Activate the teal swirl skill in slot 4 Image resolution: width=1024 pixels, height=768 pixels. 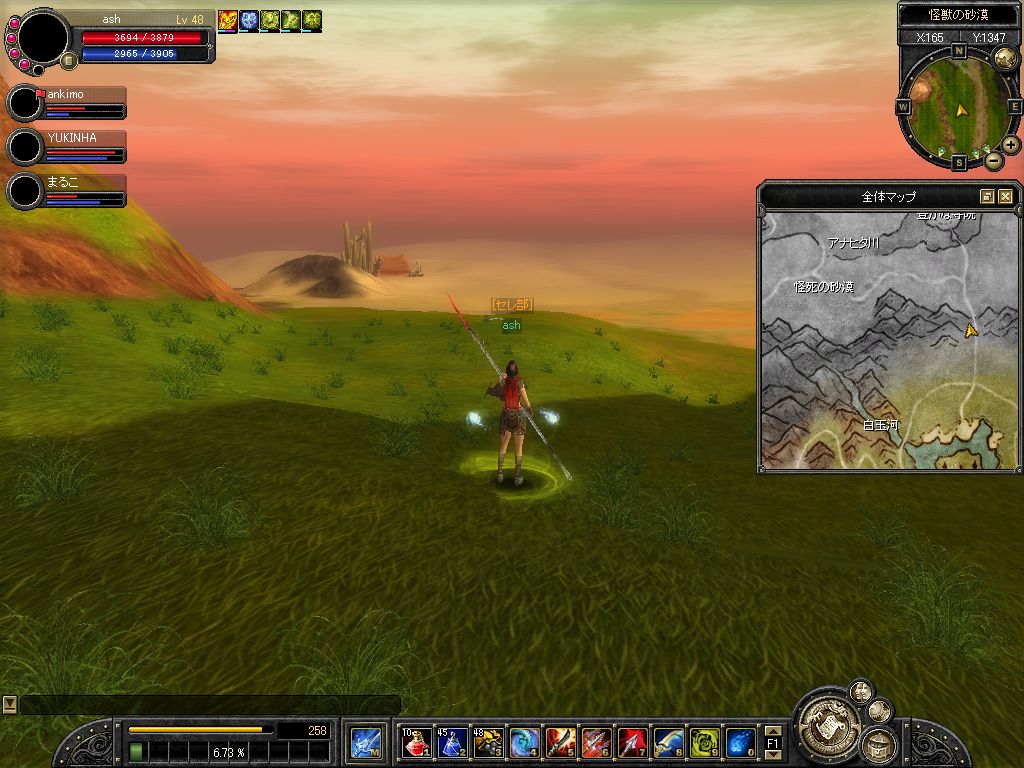pos(525,743)
